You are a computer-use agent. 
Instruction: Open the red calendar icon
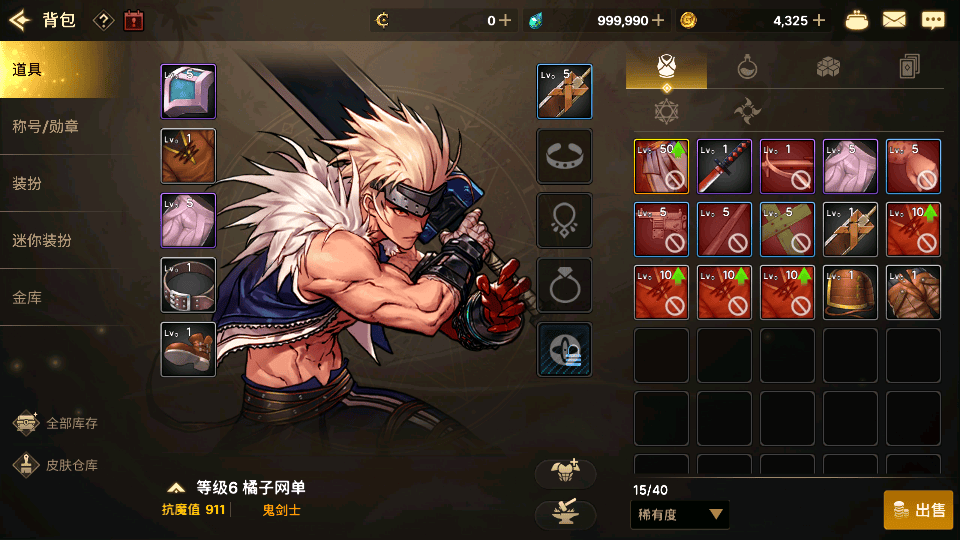tap(133, 20)
